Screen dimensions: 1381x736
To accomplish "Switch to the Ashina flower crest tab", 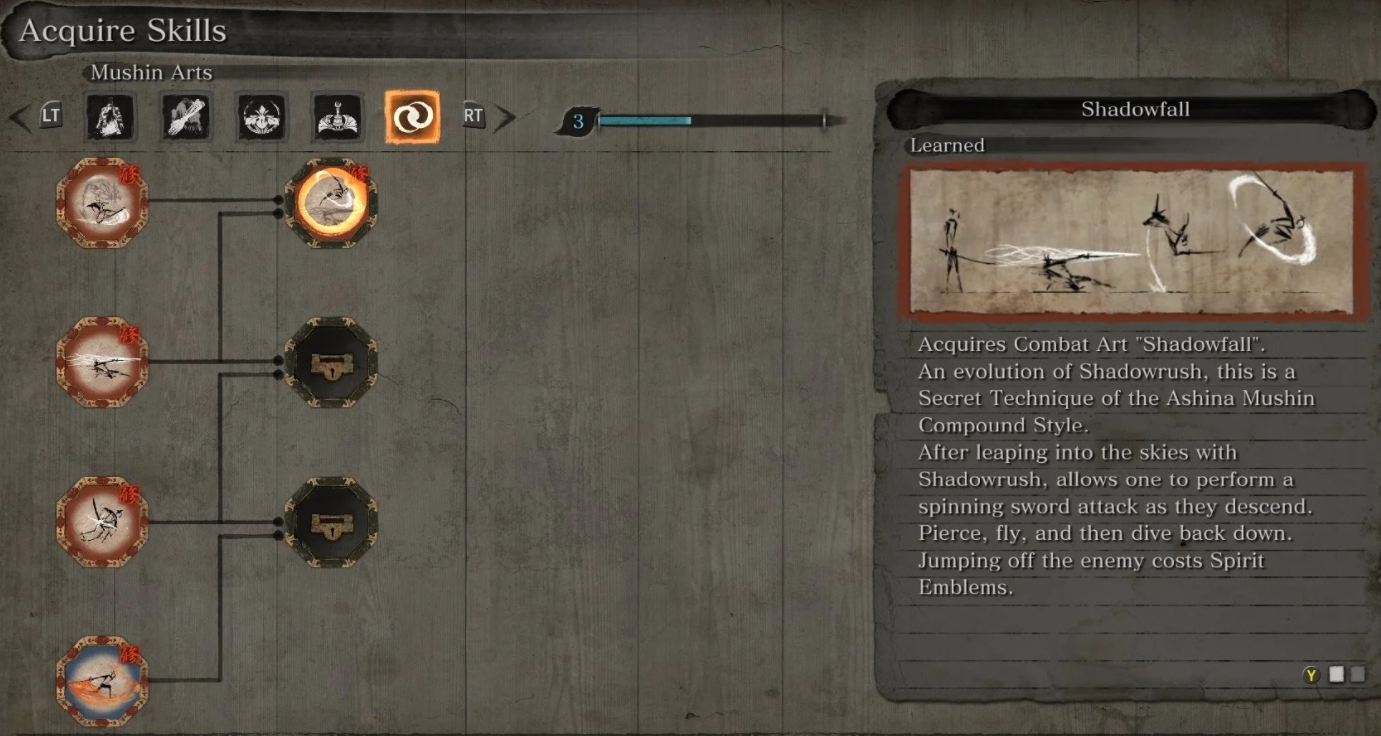I will point(262,118).
